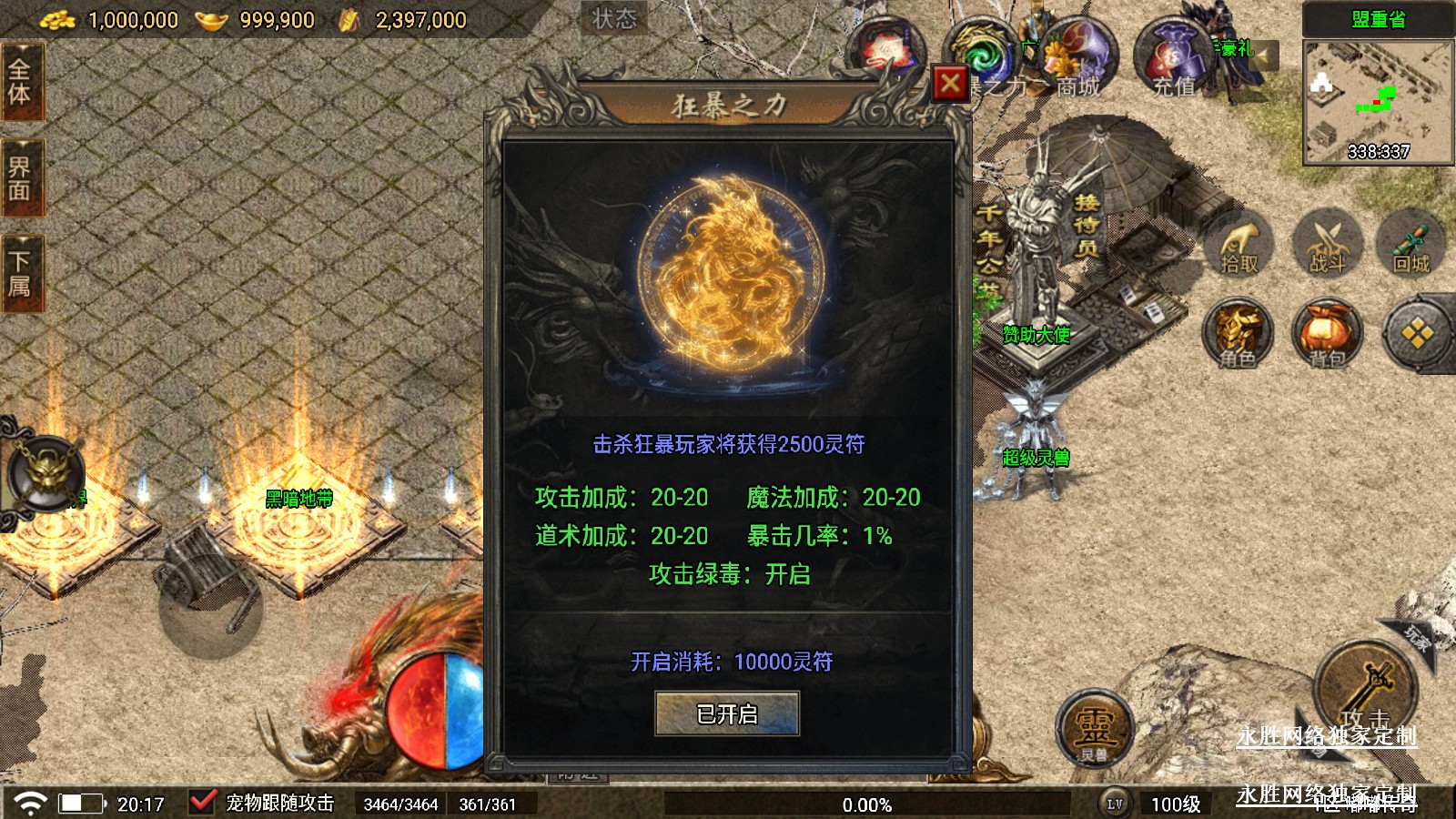Screen dimensions: 1456x819
Task: Click the 已开启 button in the dialog
Action: [727, 714]
